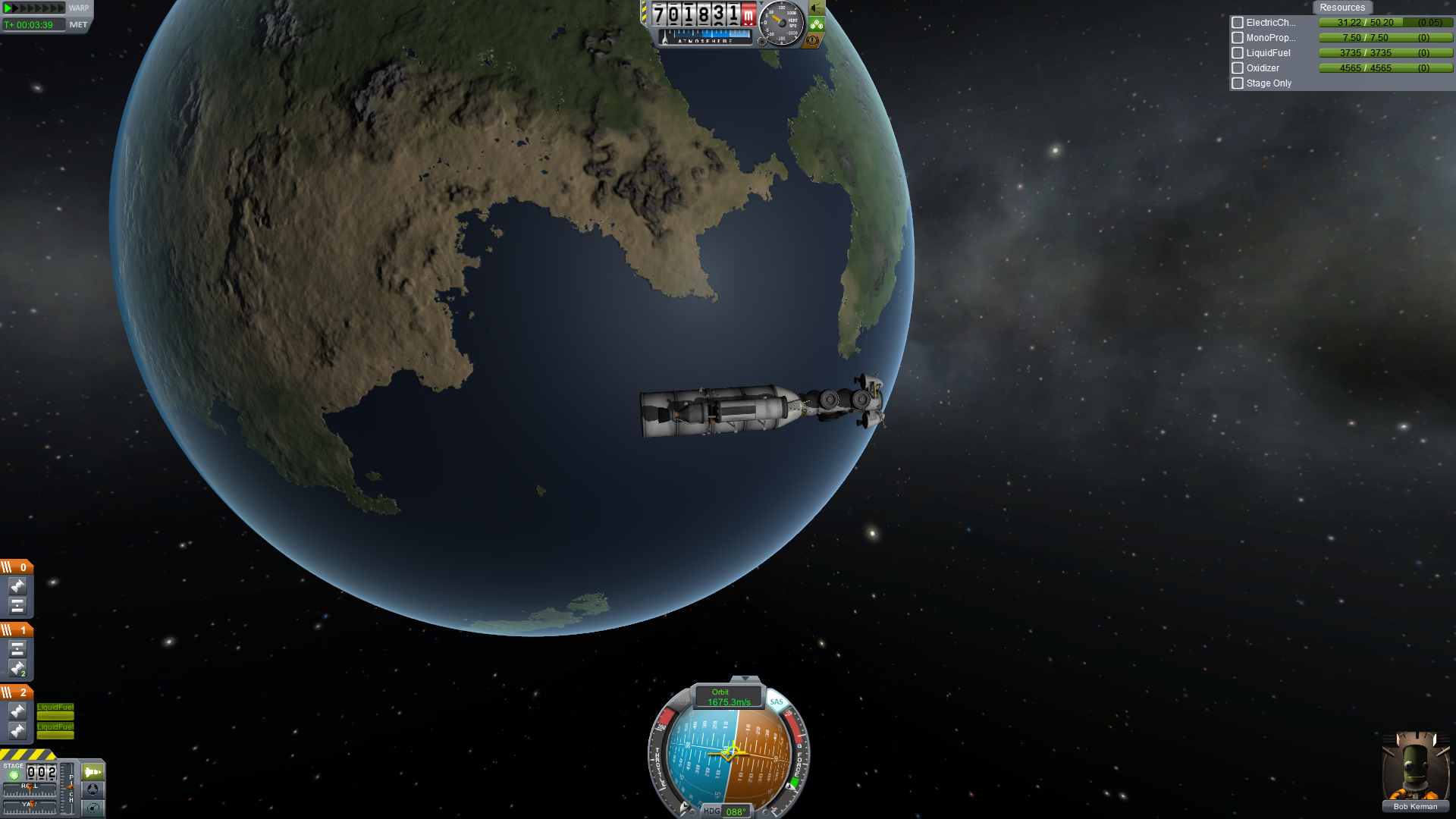
Task: Enable the Oxidizer resource checkbox
Action: click(x=1238, y=68)
